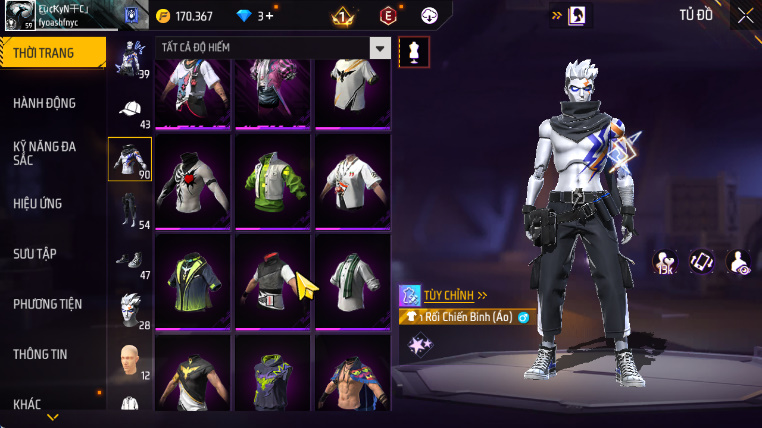This screenshot has width=762, height=428.
Task: Switch to the pants category tab
Action: [x=130, y=208]
